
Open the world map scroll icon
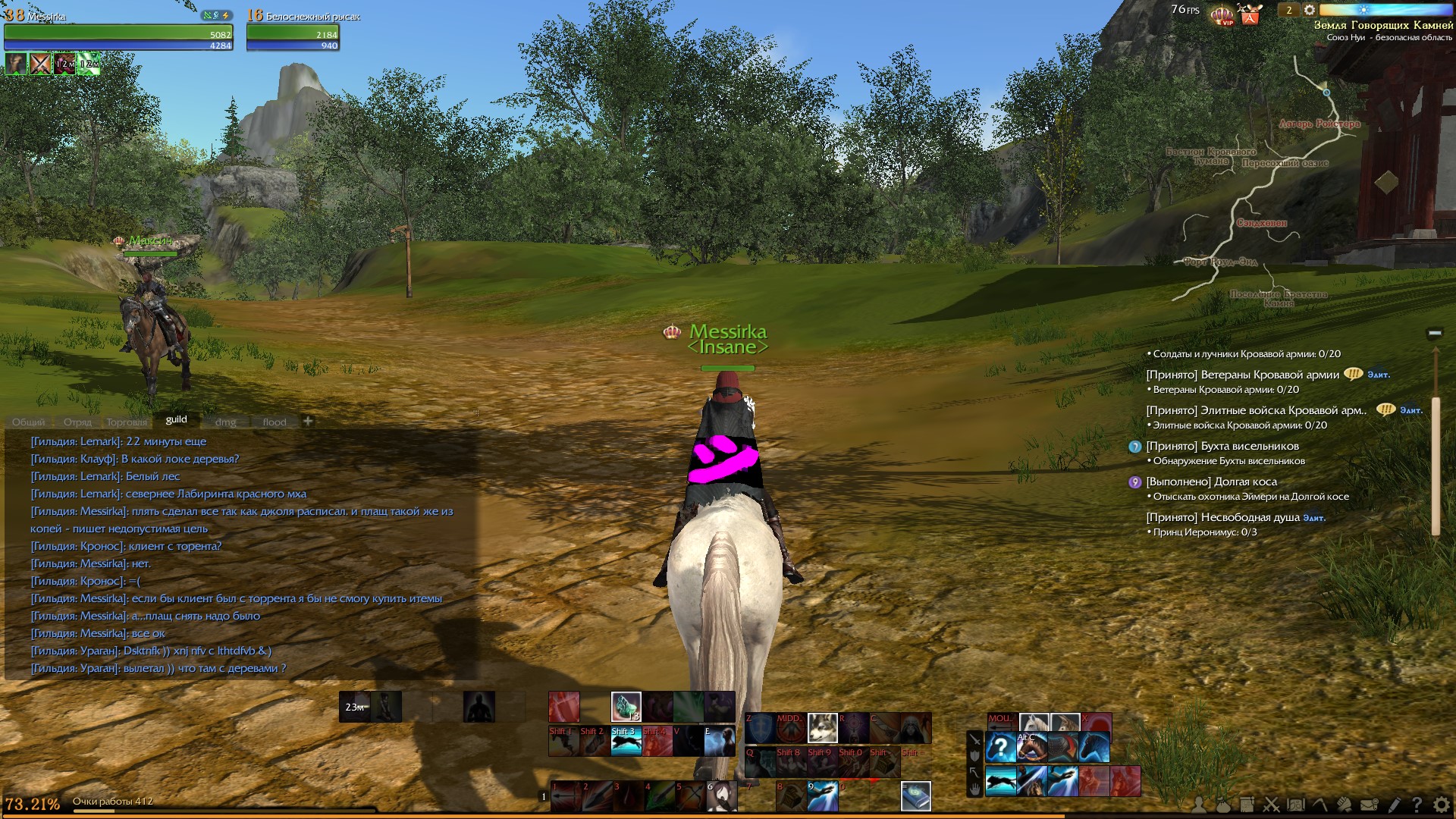(x=1296, y=805)
